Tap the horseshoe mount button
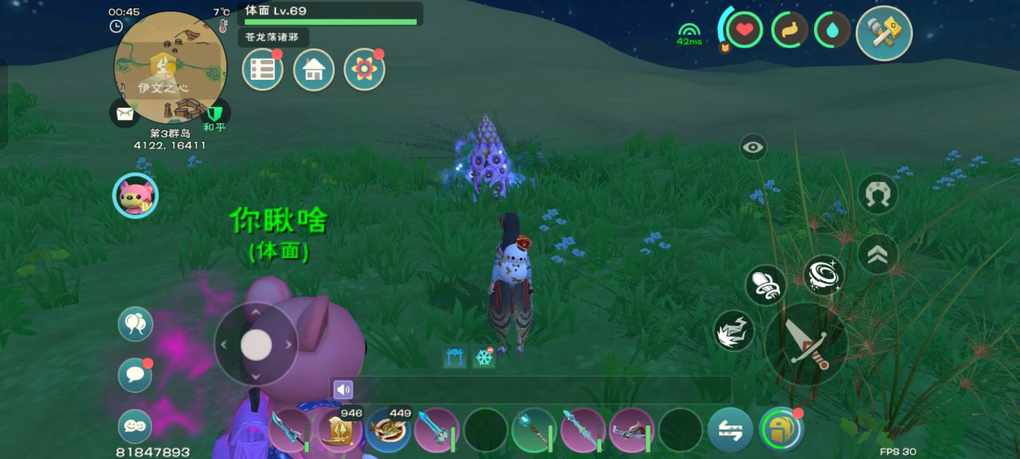 [x=877, y=193]
